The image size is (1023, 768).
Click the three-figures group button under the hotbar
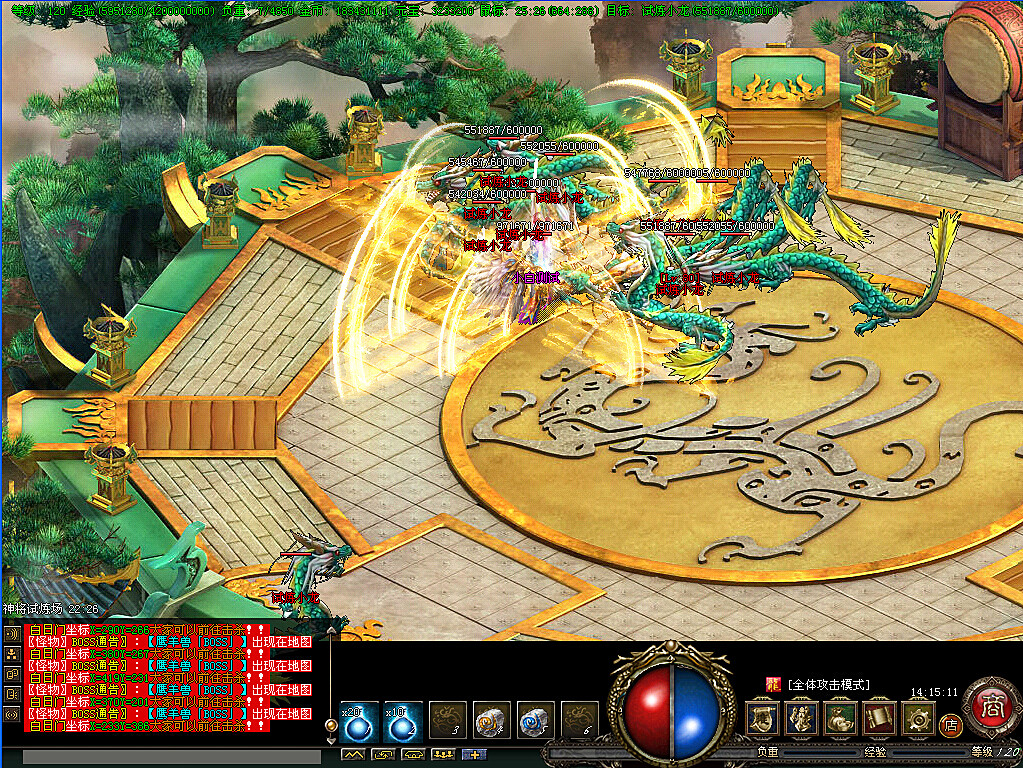coord(442,755)
